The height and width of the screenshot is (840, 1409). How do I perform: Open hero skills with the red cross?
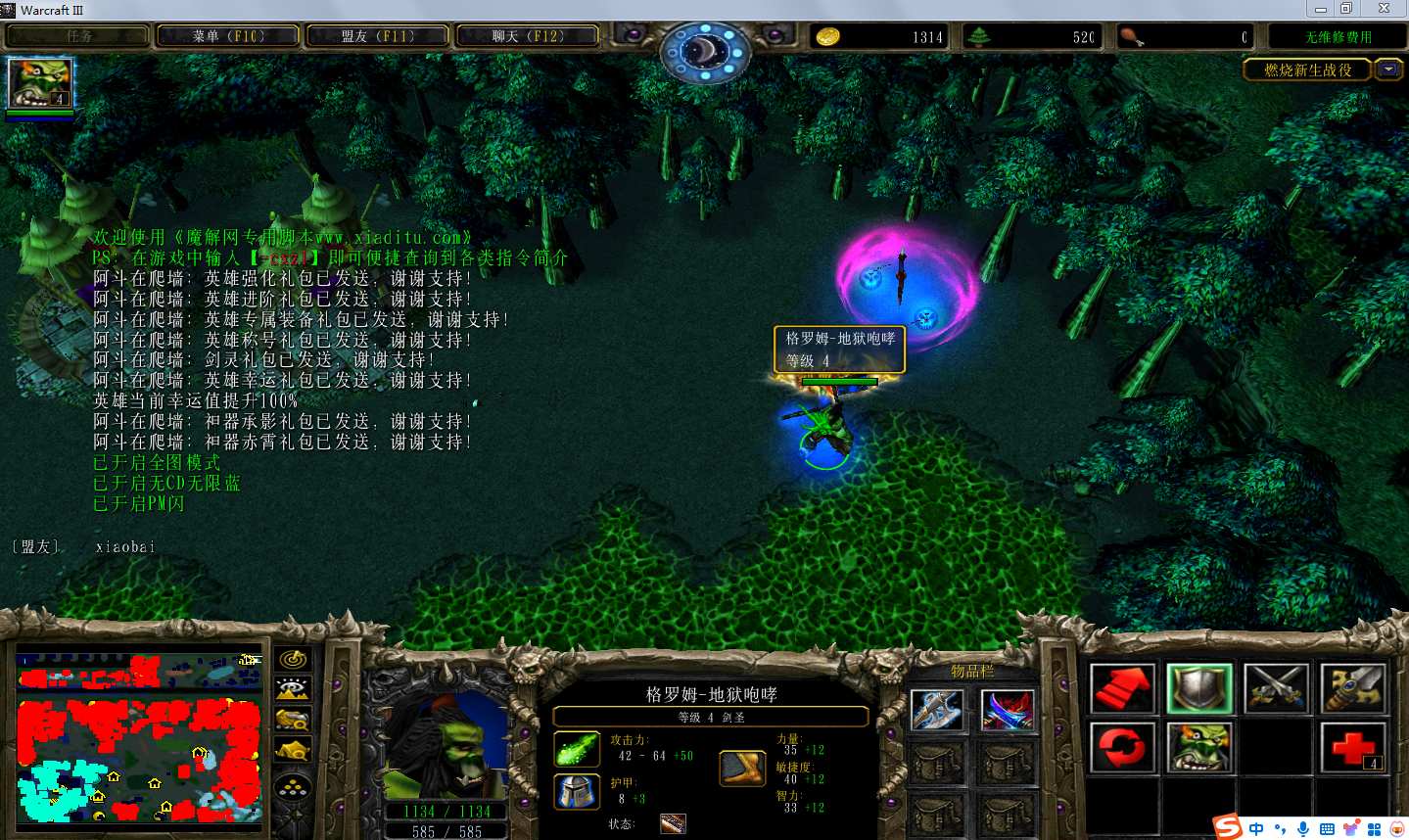[x=1352, y=747]
